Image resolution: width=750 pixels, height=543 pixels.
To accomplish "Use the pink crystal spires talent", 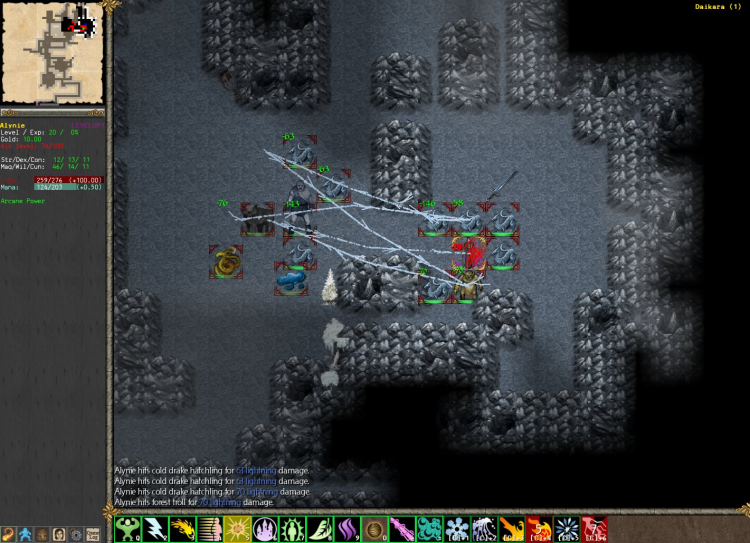I will (x=264, y=528).
